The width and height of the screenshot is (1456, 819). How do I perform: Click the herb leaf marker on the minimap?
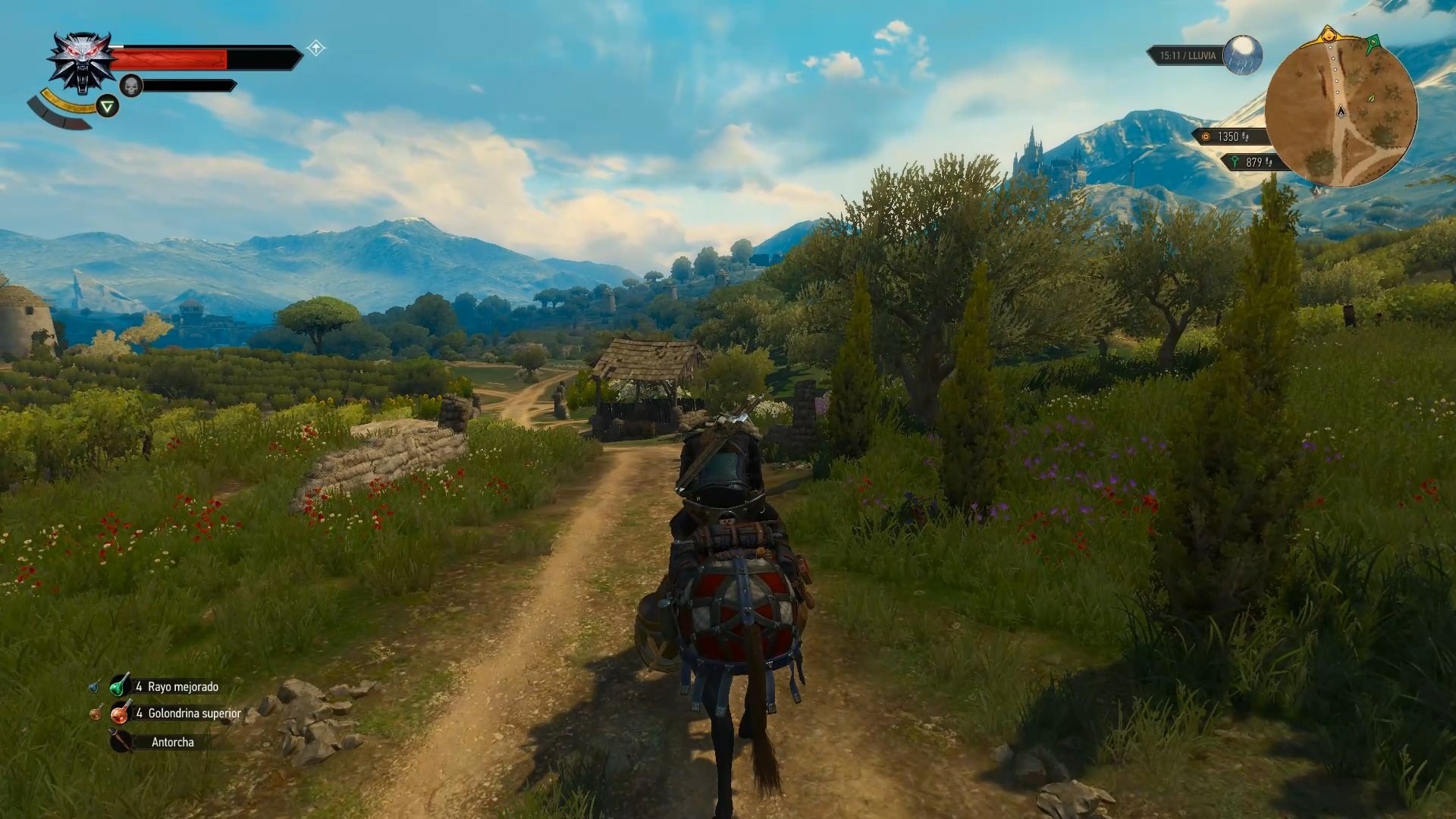point(1371,99)
